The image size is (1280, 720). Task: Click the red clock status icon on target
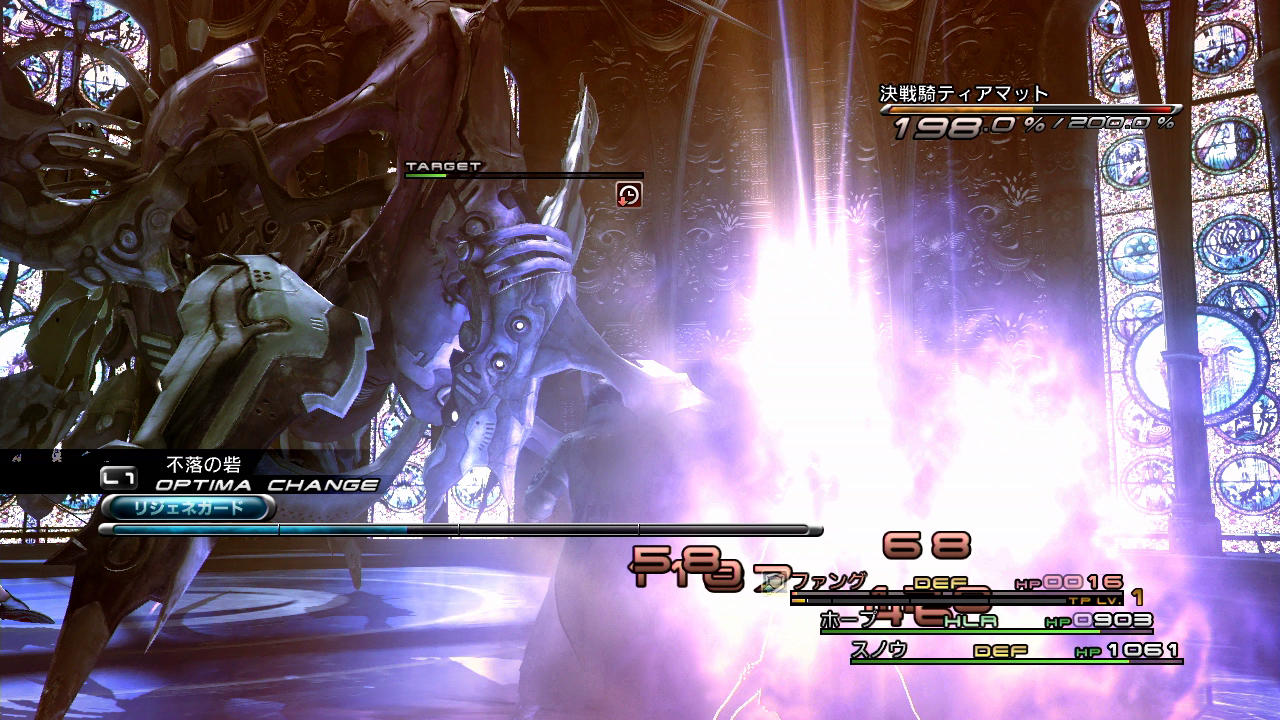629,194
